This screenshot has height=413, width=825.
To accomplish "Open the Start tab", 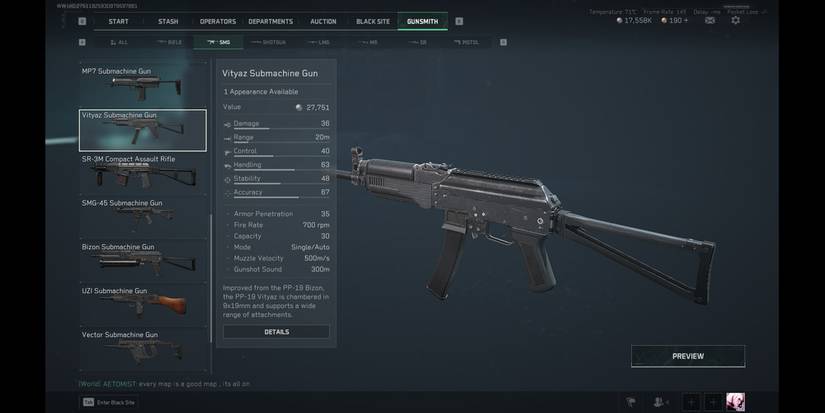I will (x=118, y=21).
